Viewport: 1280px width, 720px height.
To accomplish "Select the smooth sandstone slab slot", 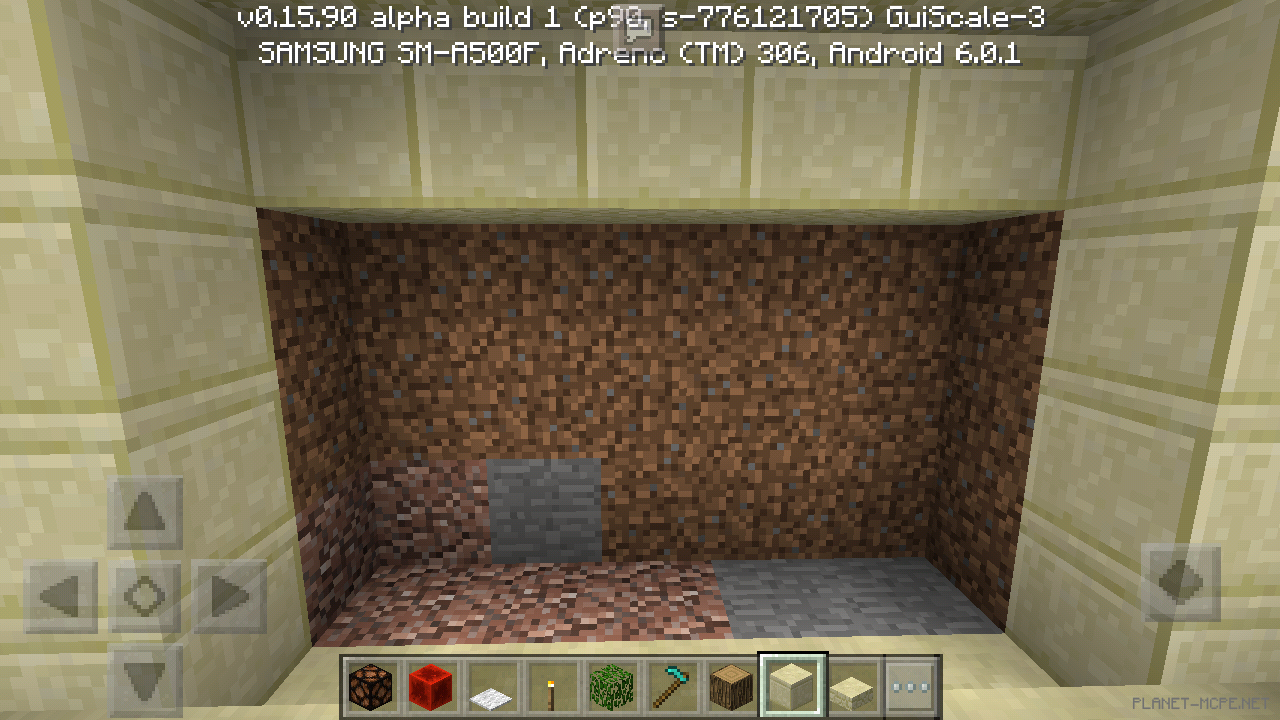I will click(x=851, y=684).
